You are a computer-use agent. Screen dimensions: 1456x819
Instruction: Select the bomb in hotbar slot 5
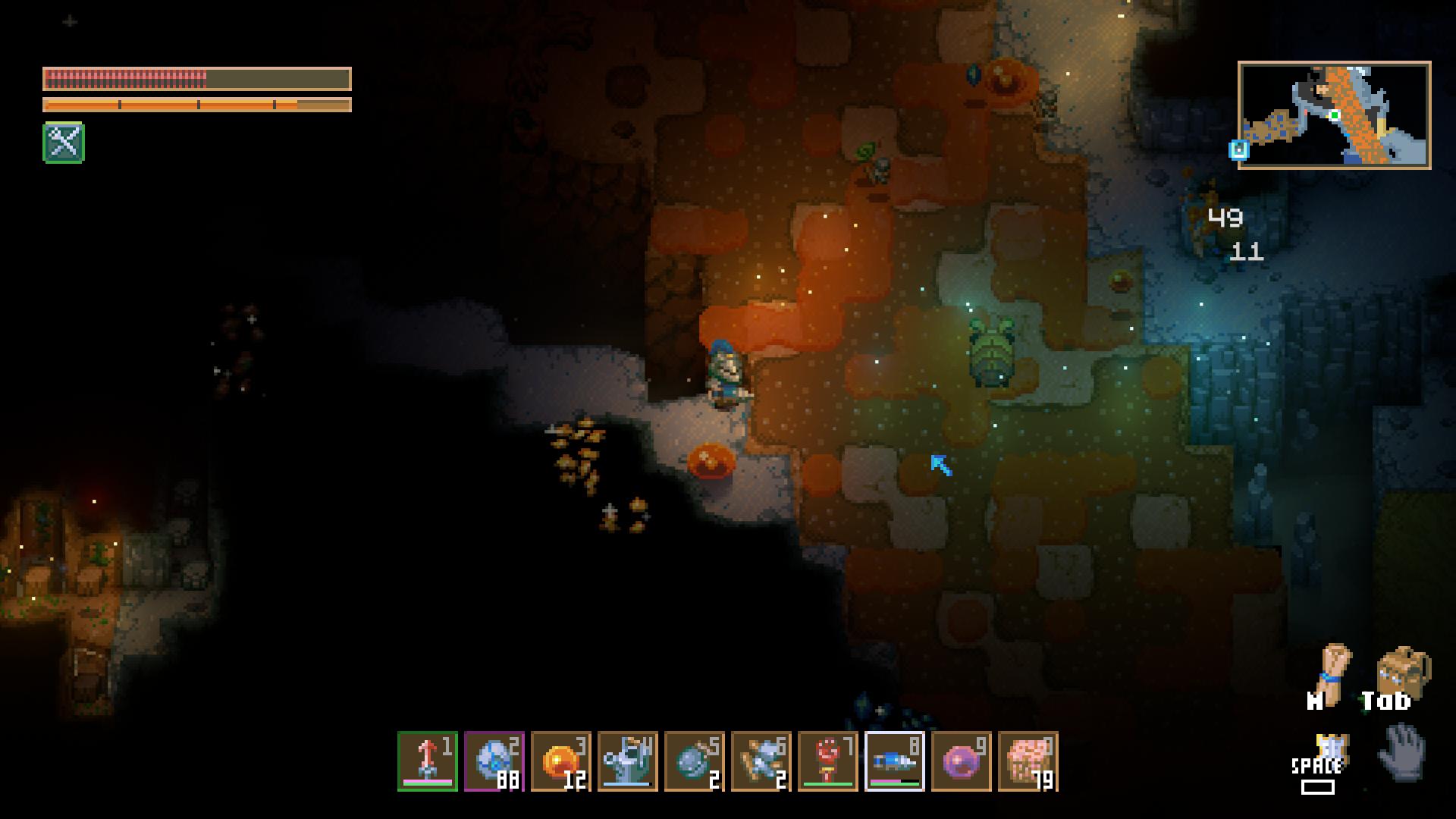point(695,761)
